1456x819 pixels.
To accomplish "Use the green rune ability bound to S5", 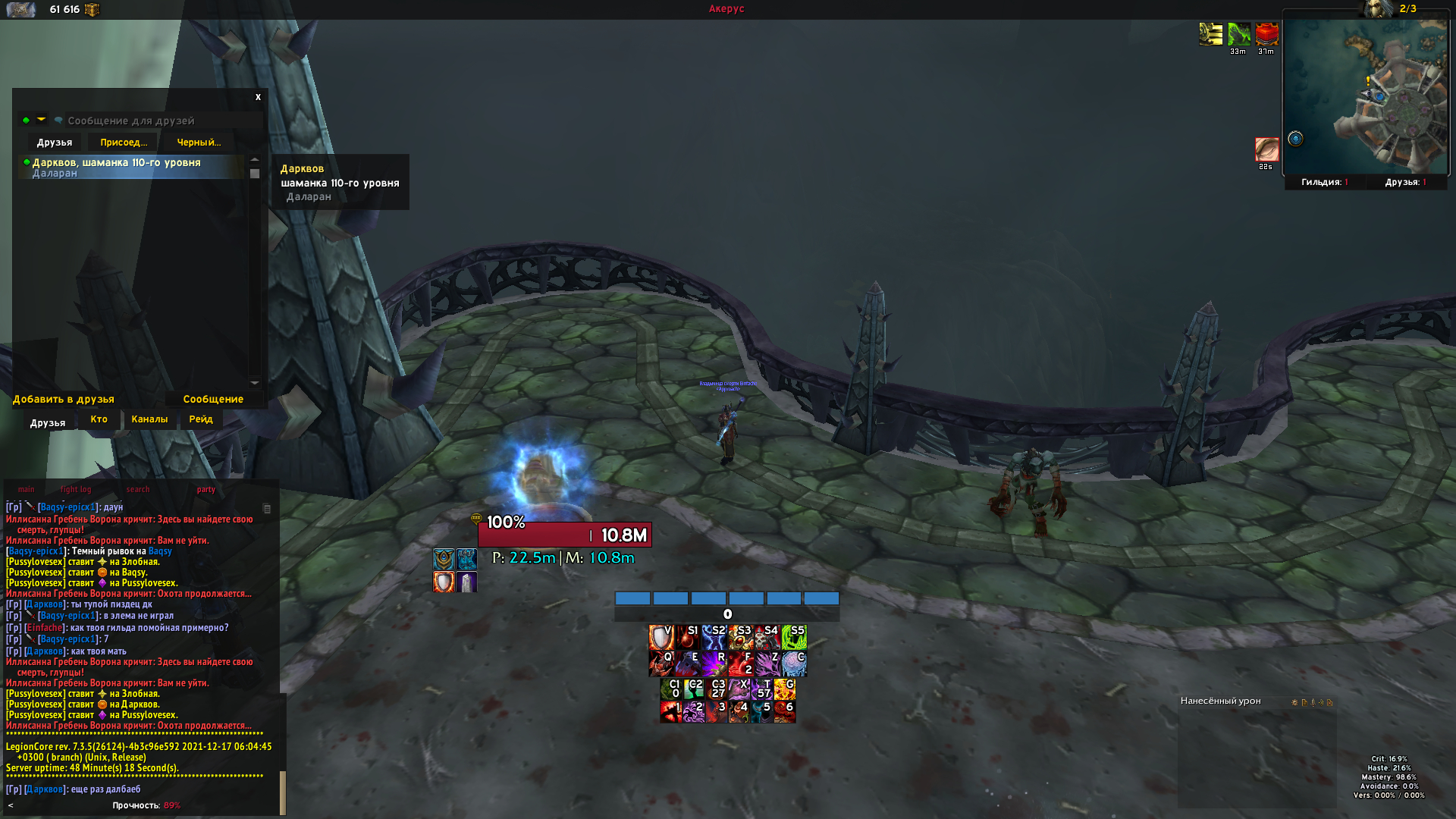I will [x=794, y=637].
